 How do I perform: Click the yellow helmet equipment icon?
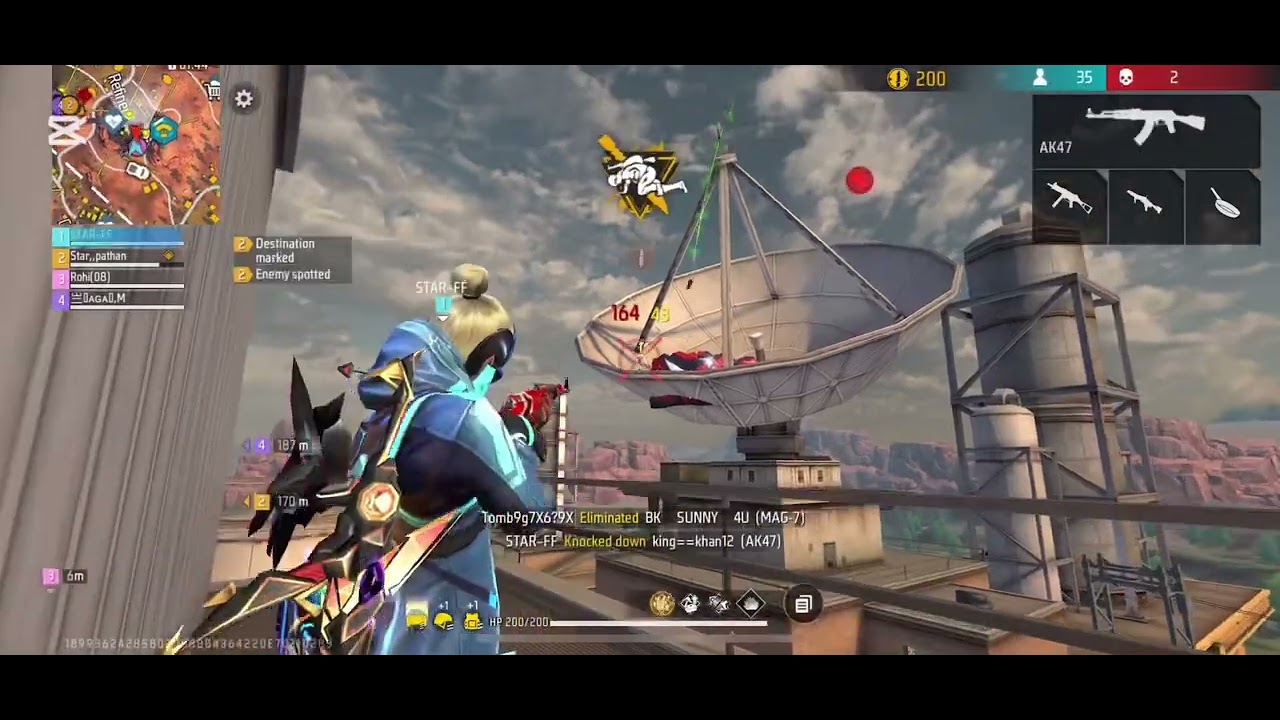tap(444, 621)
